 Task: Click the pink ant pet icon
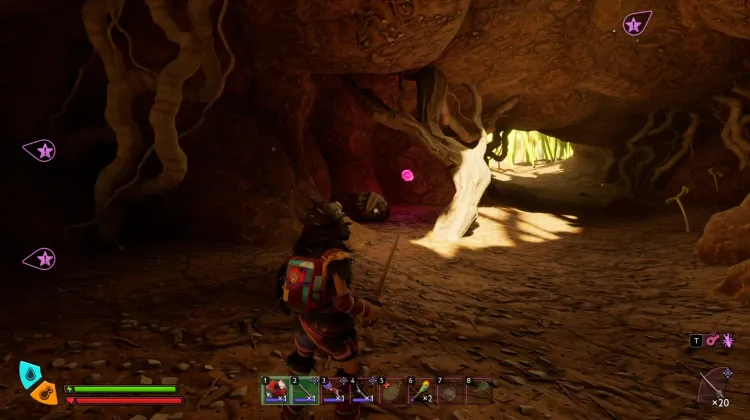click(727, 341)
